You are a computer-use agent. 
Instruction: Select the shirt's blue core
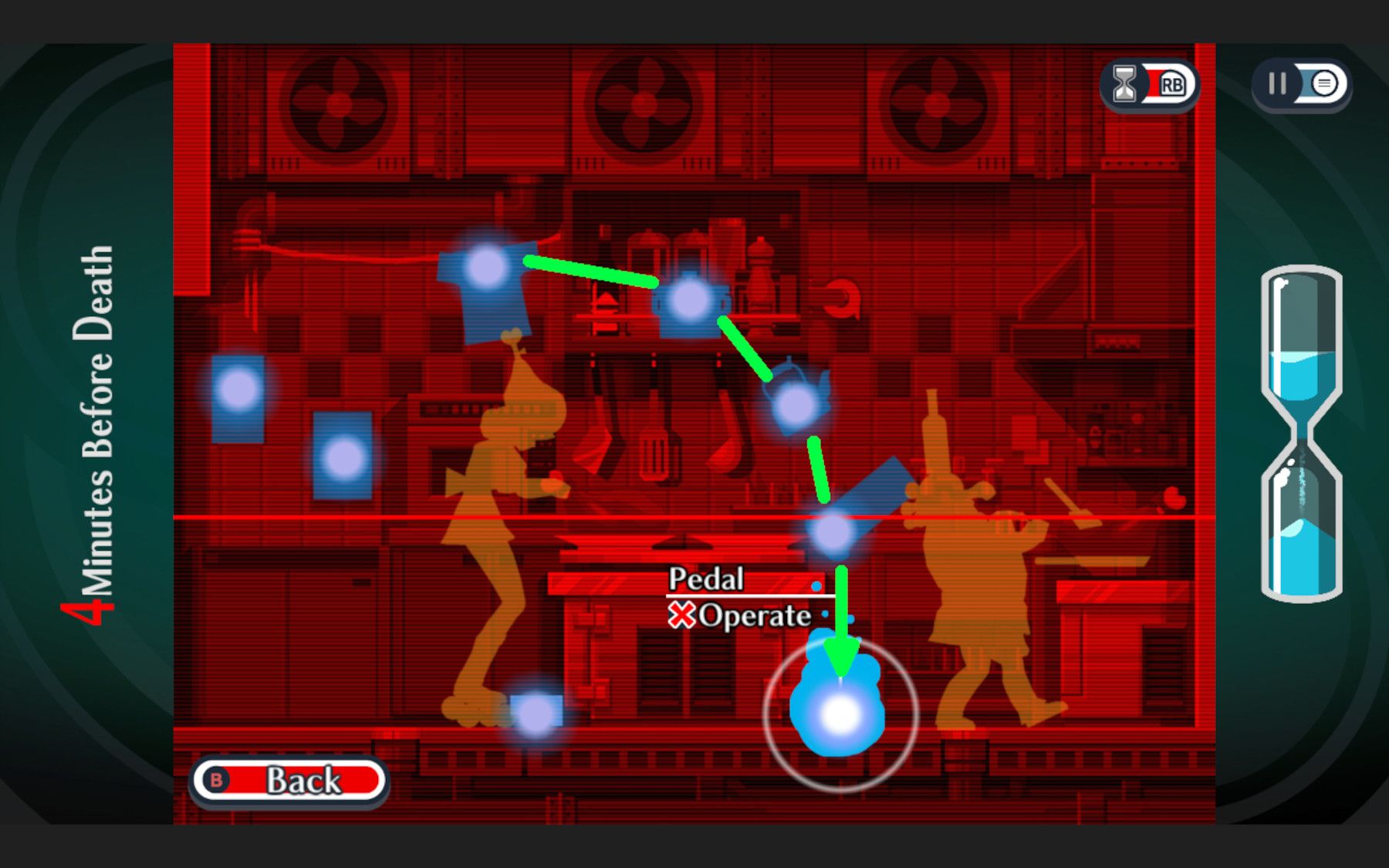486,266
